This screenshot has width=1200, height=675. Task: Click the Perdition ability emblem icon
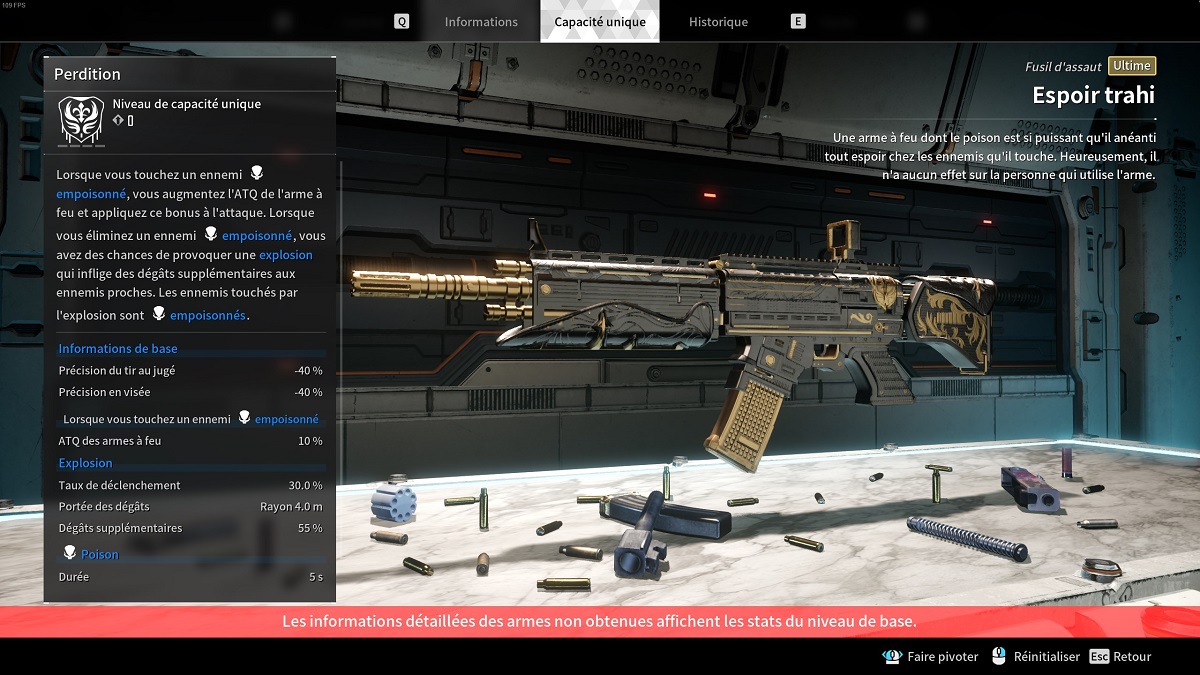77,119
